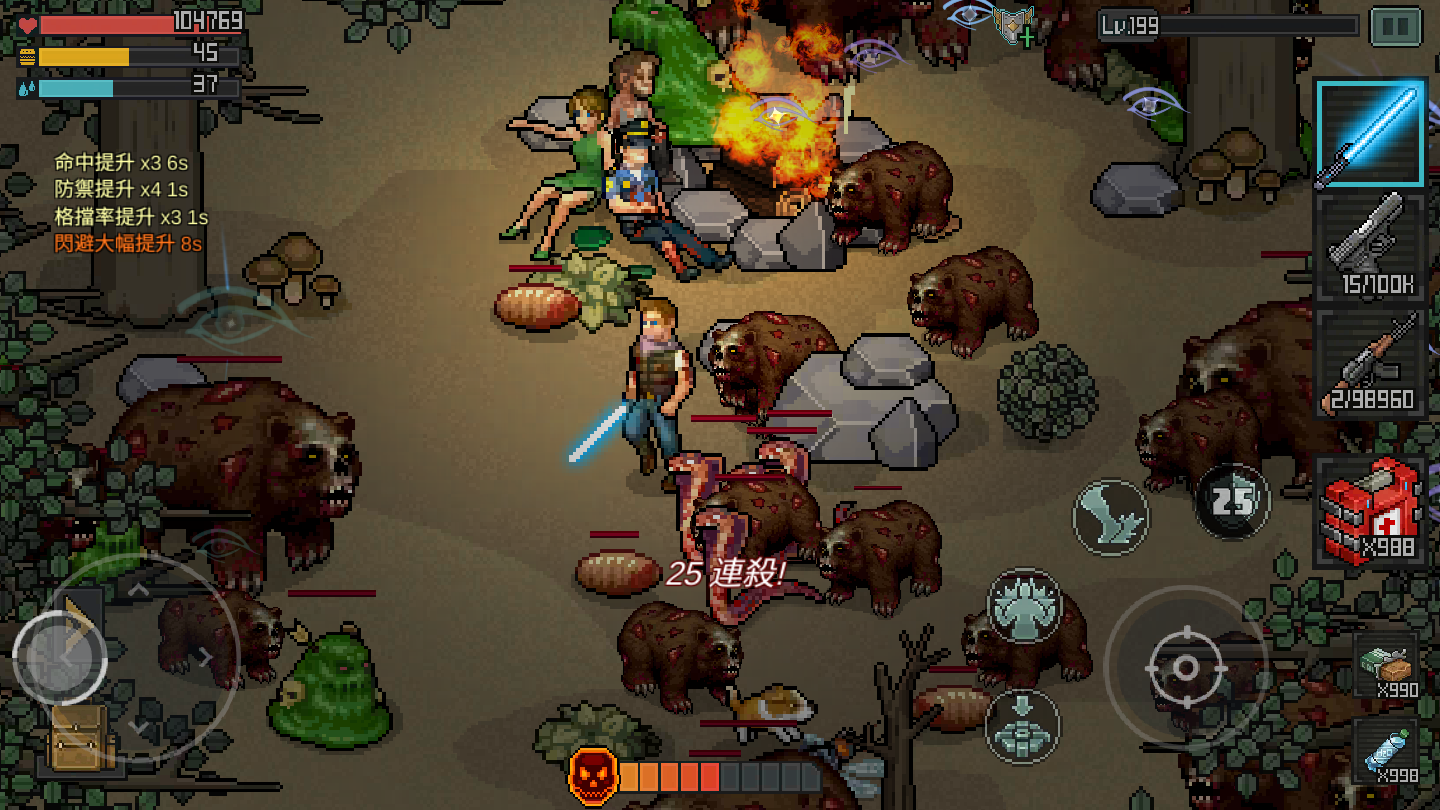Activate the kick skill button

(1111, 517)
